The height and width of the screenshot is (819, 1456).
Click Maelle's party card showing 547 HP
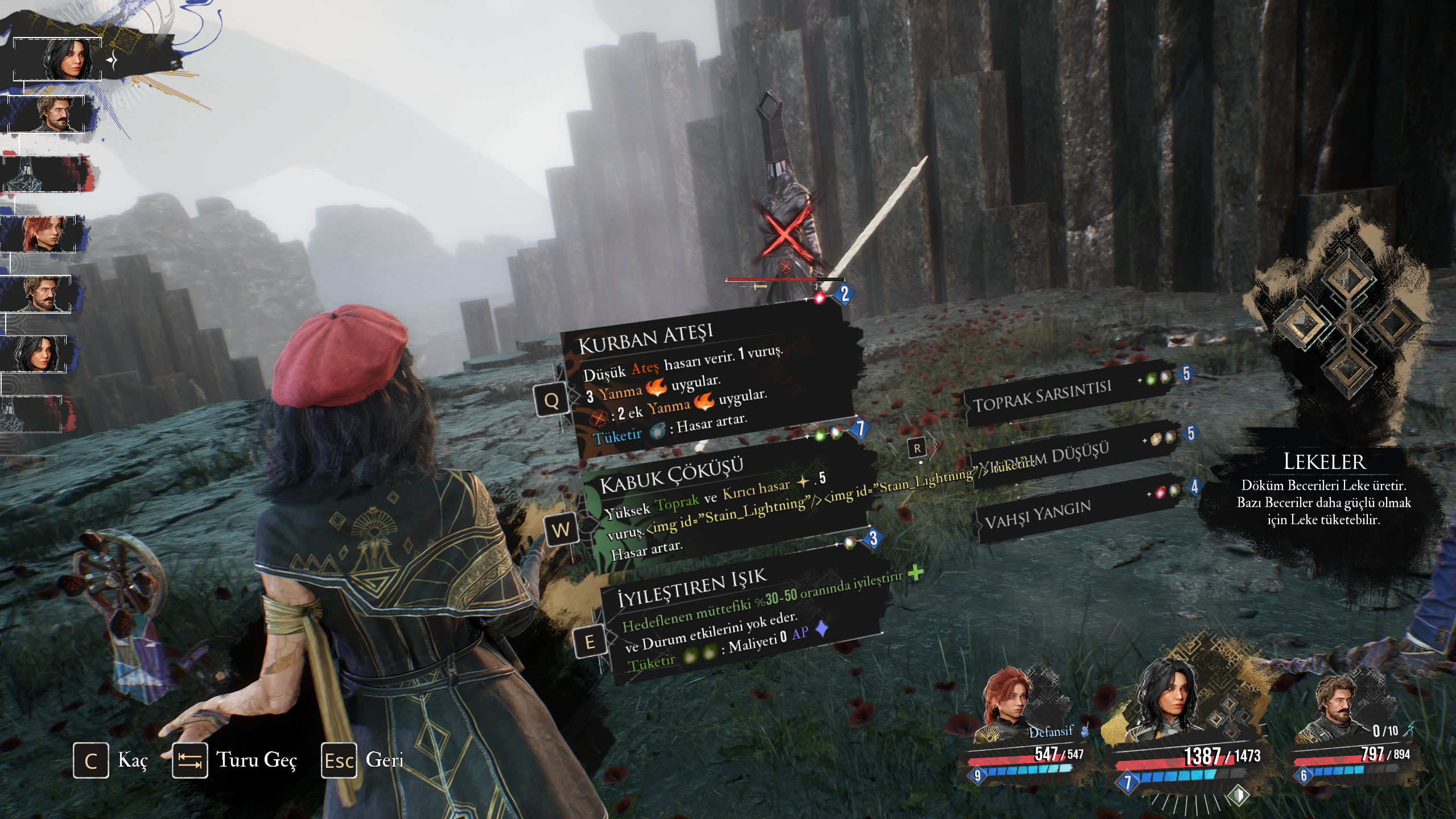point(1024,734)
